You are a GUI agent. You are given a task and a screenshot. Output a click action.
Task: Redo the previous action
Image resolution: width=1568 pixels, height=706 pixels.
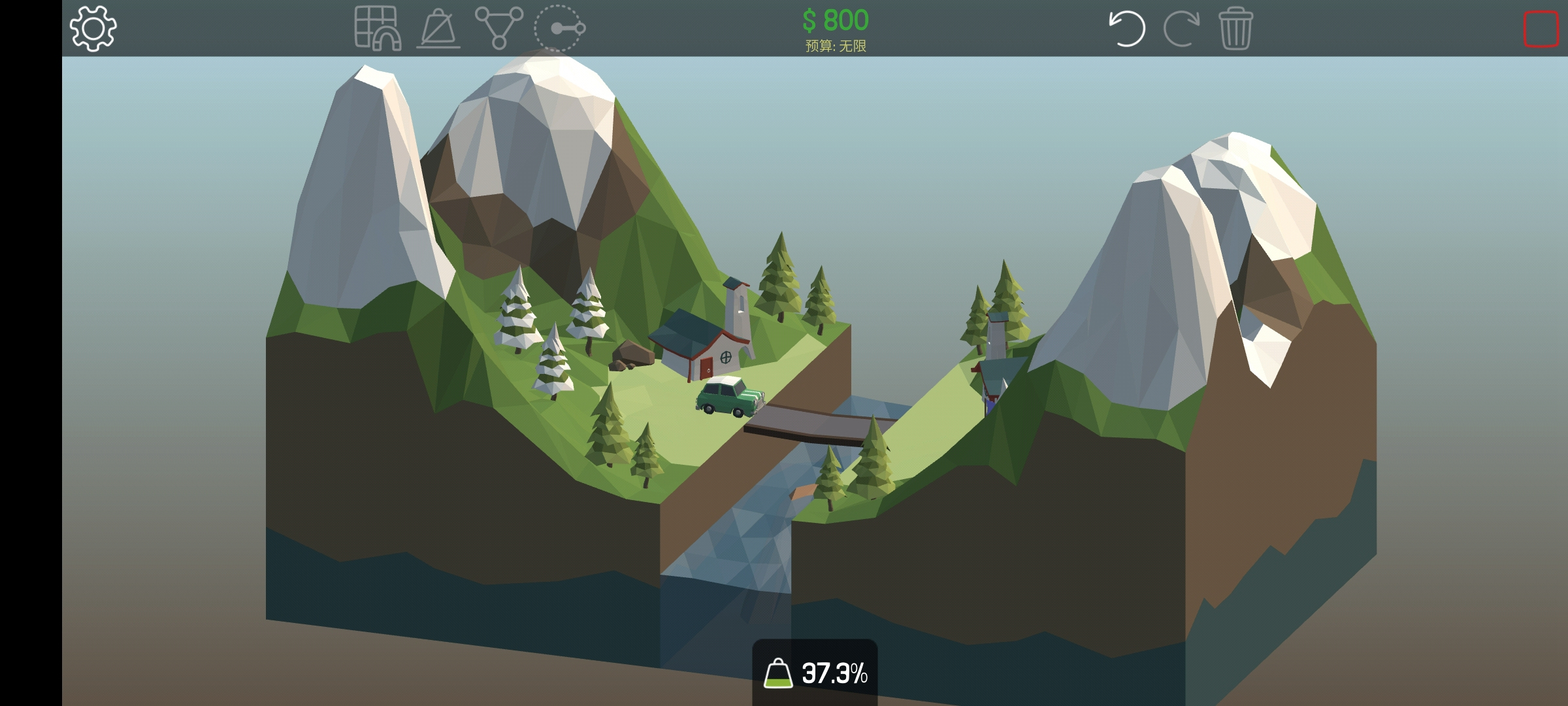point(1181,28)
